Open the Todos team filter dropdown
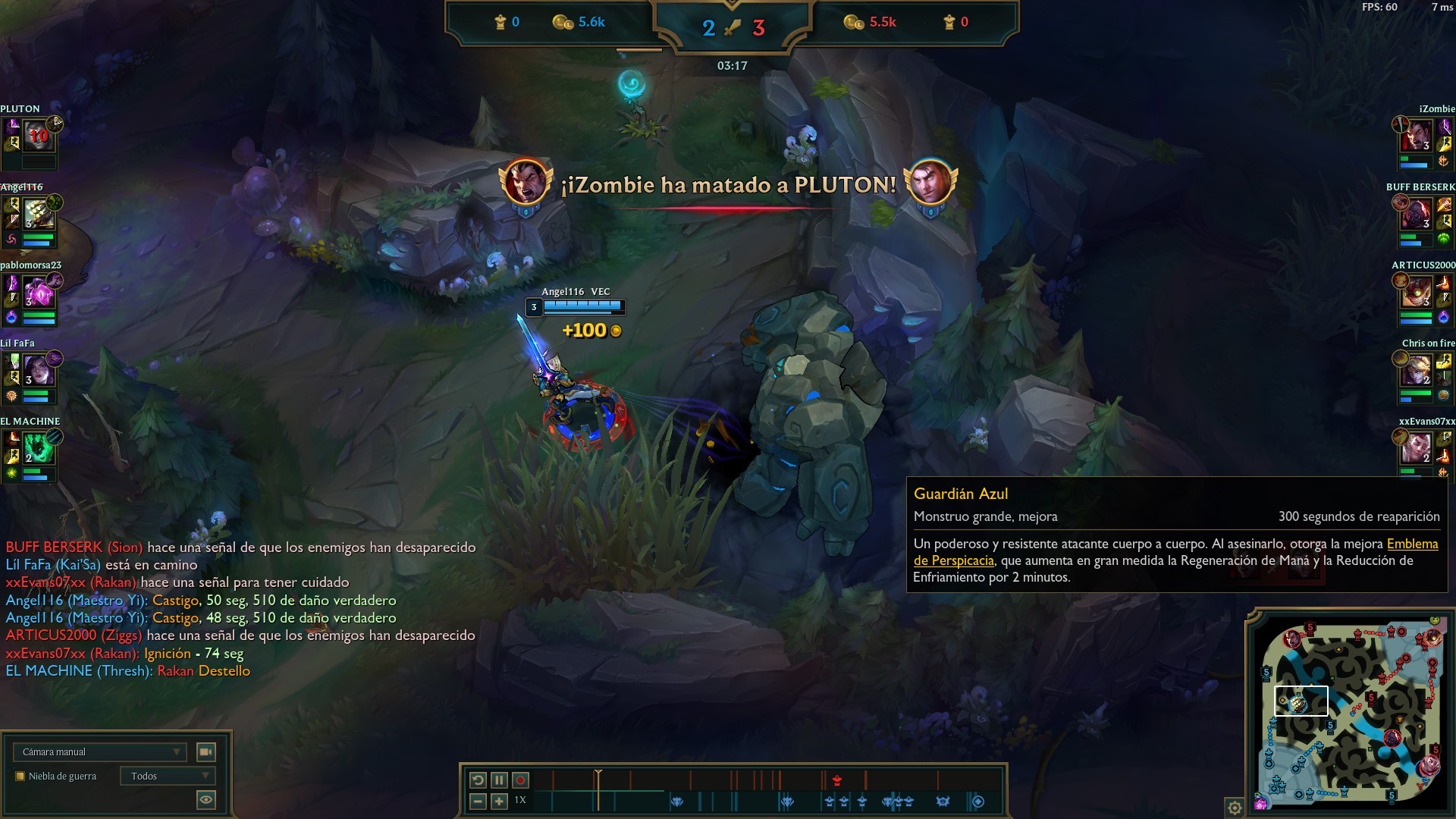This screenshot has height=819, width=1456. (x=168, y=776)
